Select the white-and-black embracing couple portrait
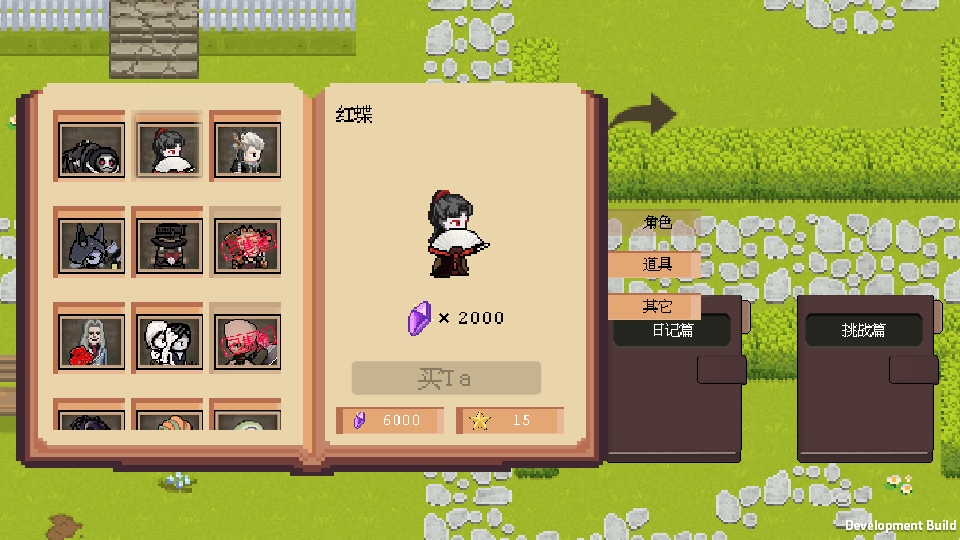 (168, 340)
